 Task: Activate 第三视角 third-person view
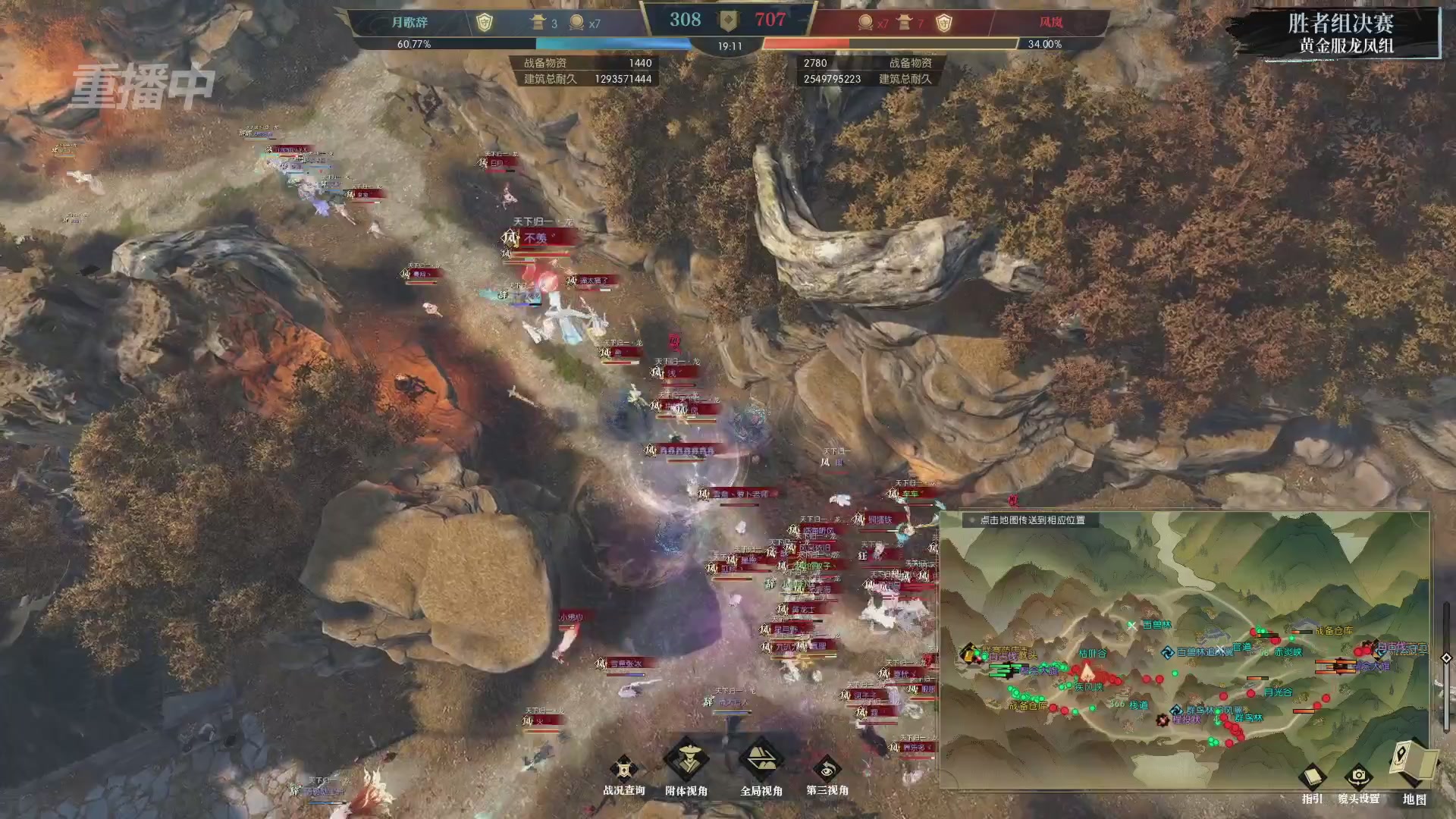point(827,771)
